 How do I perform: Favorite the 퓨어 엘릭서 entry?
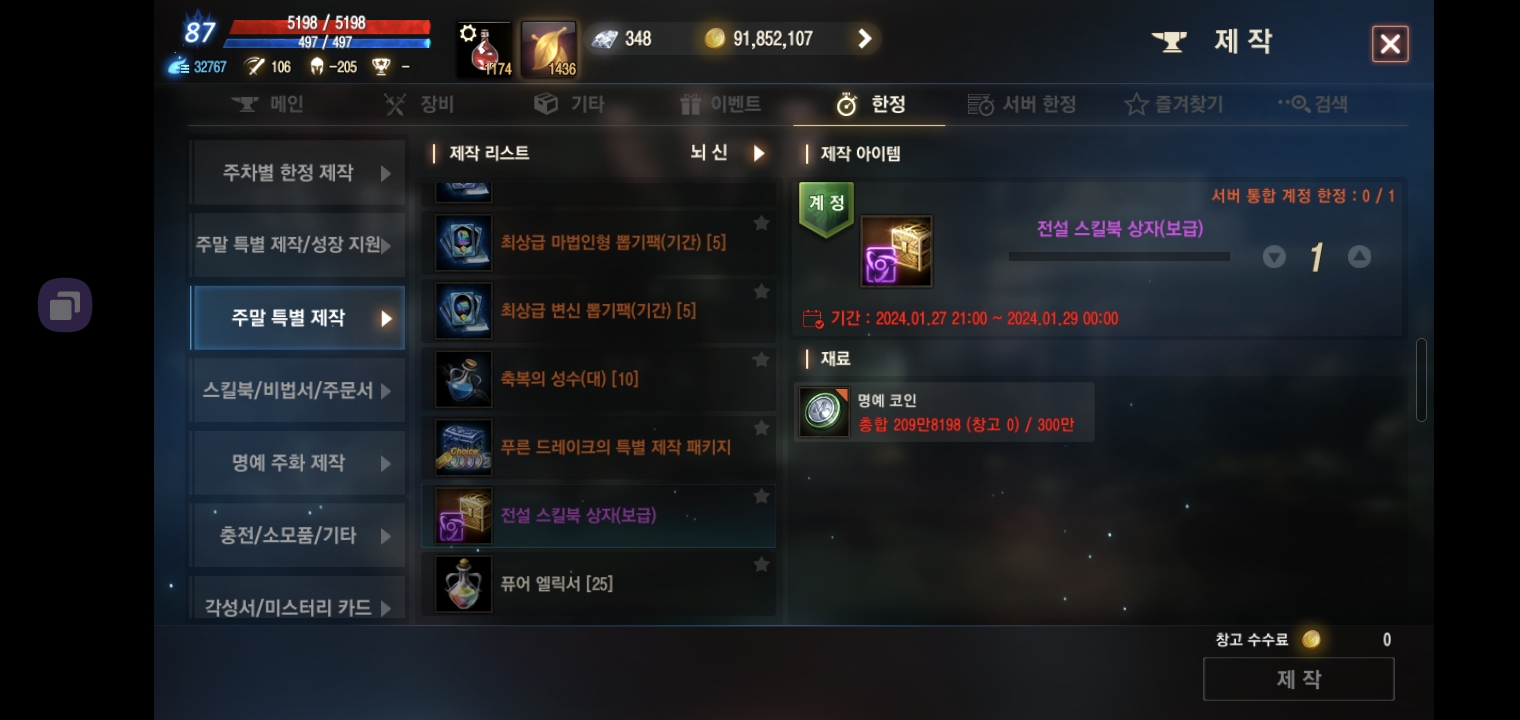761,564
